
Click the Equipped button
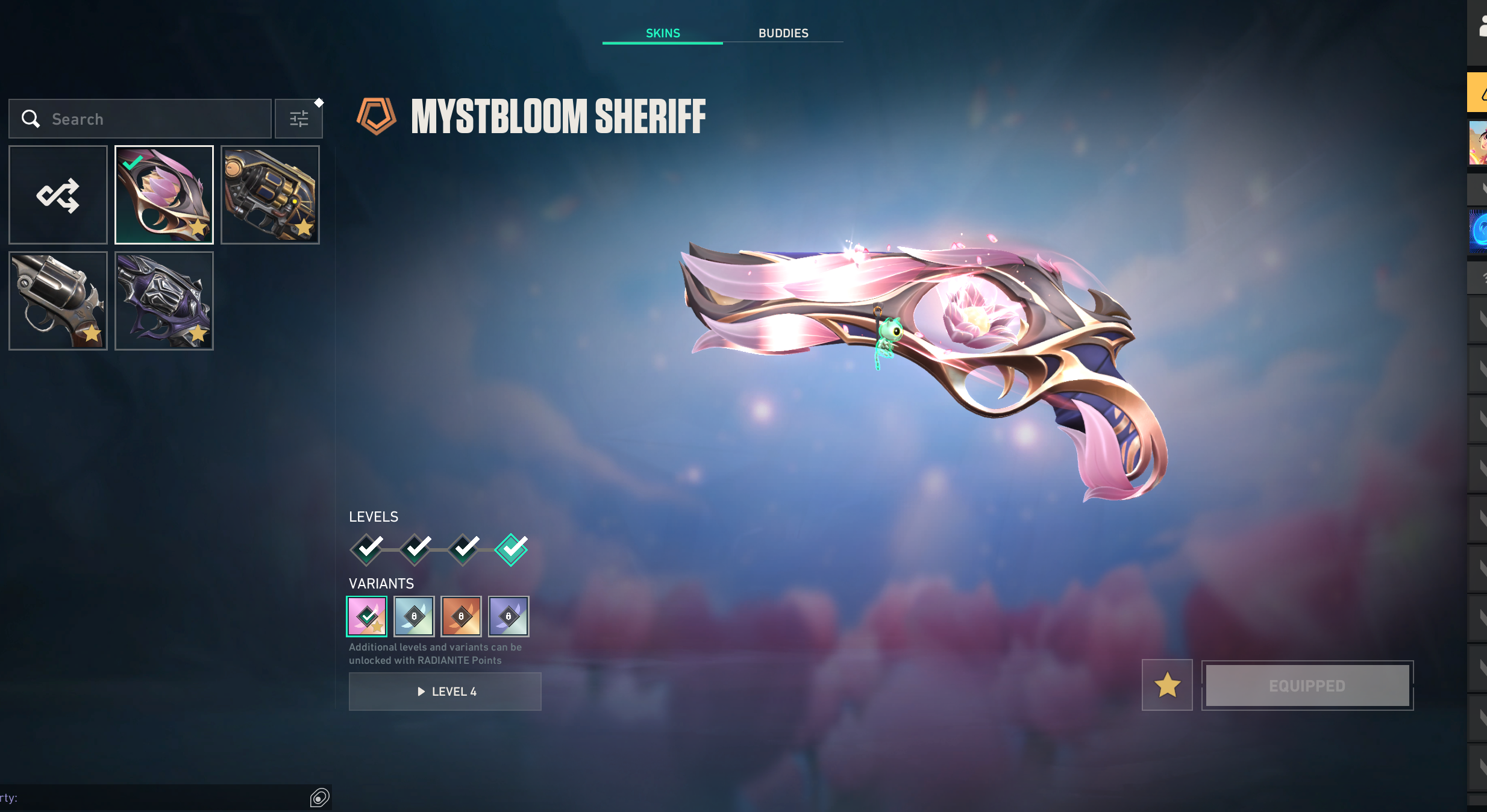(1307, 686)
